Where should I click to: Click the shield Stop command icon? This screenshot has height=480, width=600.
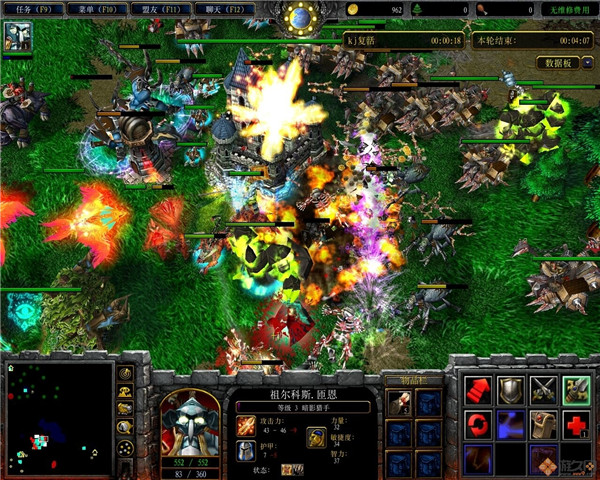pos(511,390)
